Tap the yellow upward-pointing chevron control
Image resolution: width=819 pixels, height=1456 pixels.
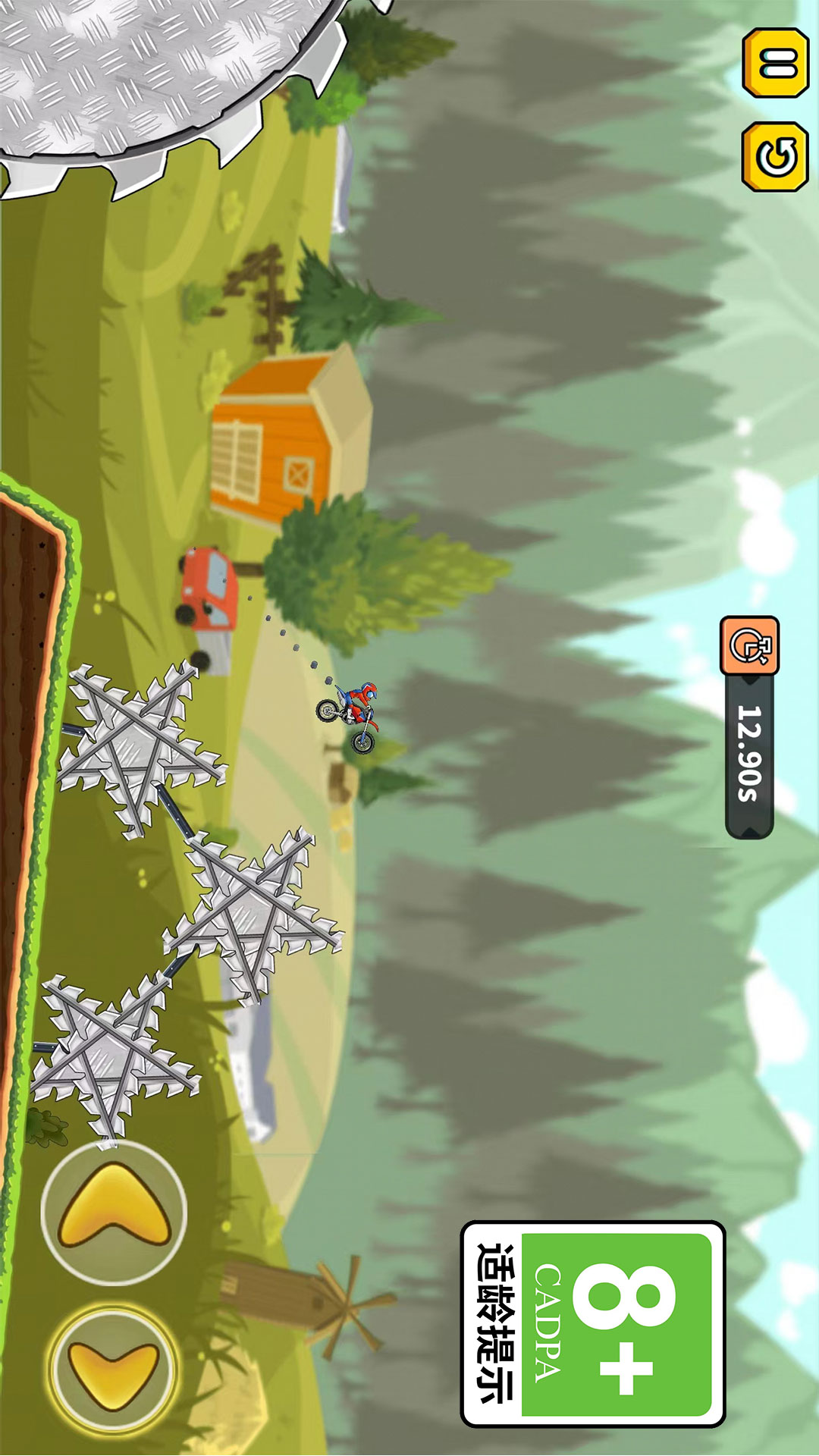tap(114, 1211)
